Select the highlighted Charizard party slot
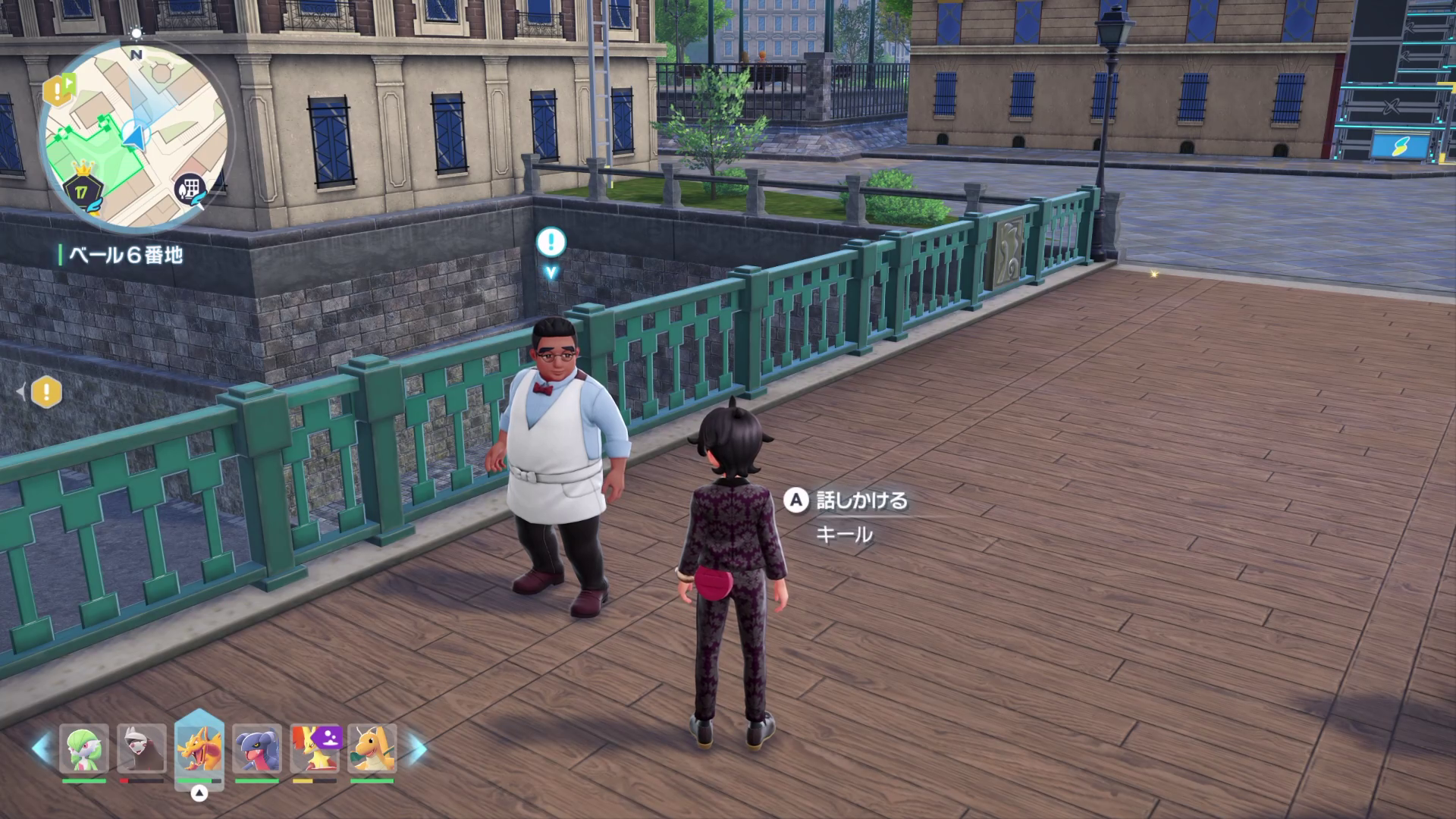Screen dimensions: 1456x819 click(x=199, y=748)
